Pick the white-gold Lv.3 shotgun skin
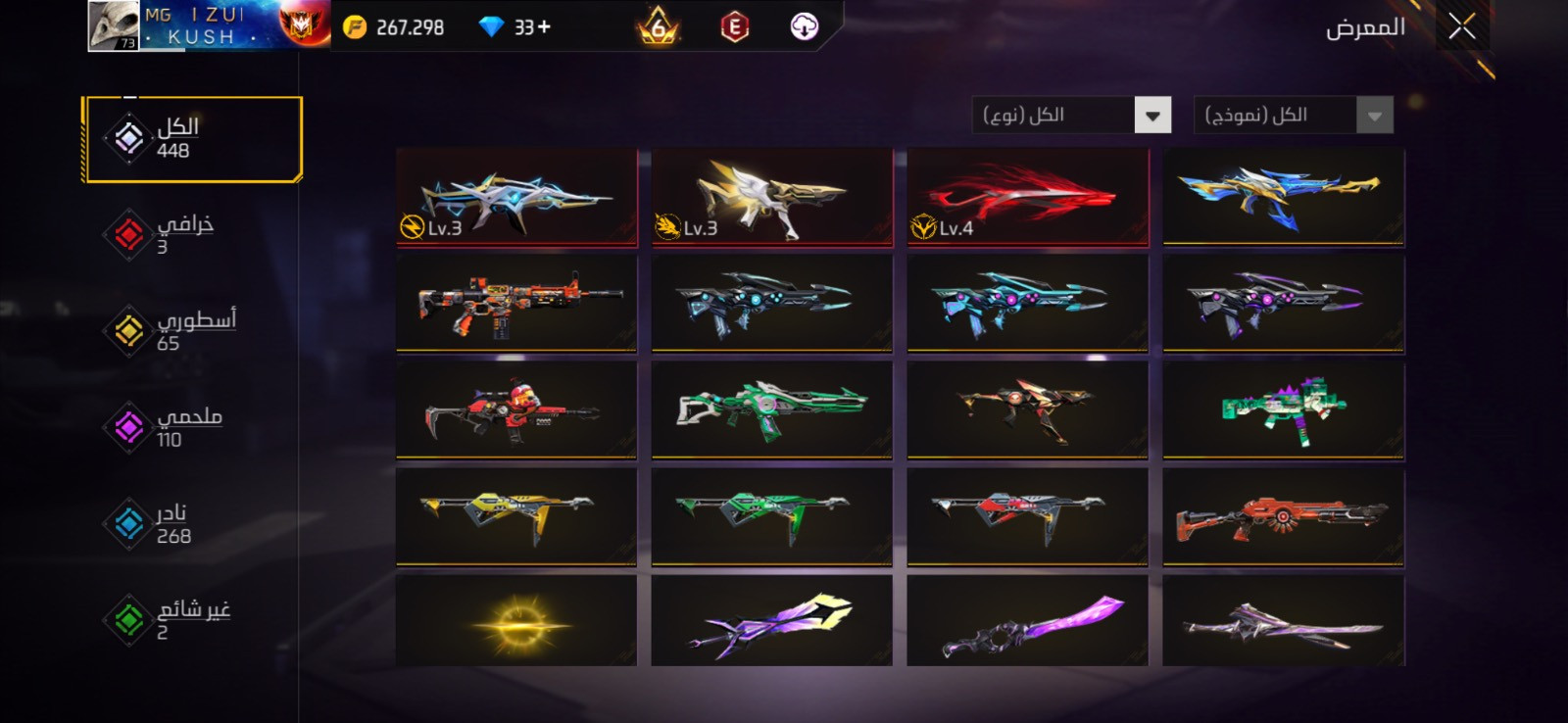This screenshot has height=723, width=1568. coord(771,197)
